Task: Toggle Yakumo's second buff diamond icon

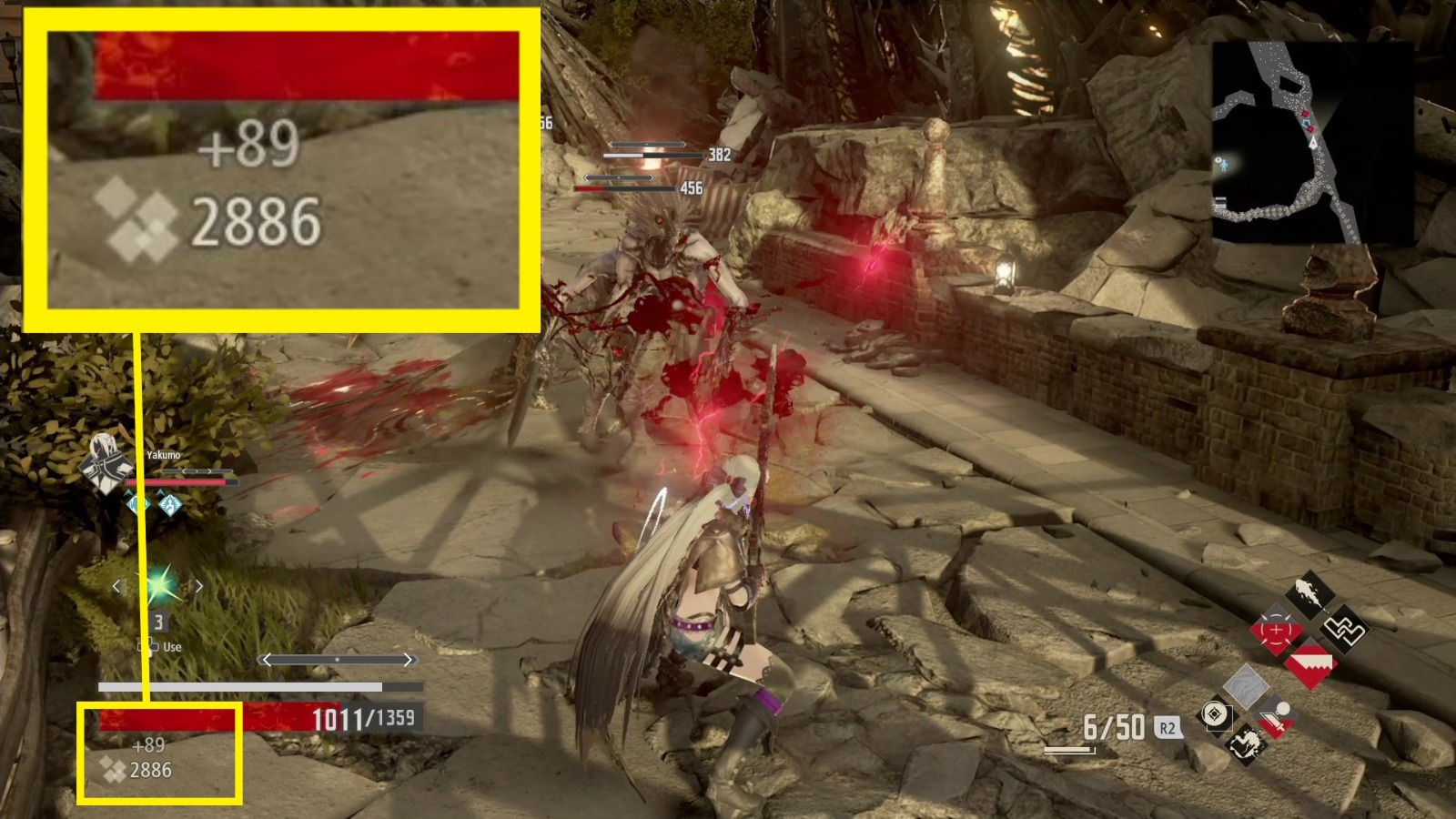Action: click(x=169, y=504)
